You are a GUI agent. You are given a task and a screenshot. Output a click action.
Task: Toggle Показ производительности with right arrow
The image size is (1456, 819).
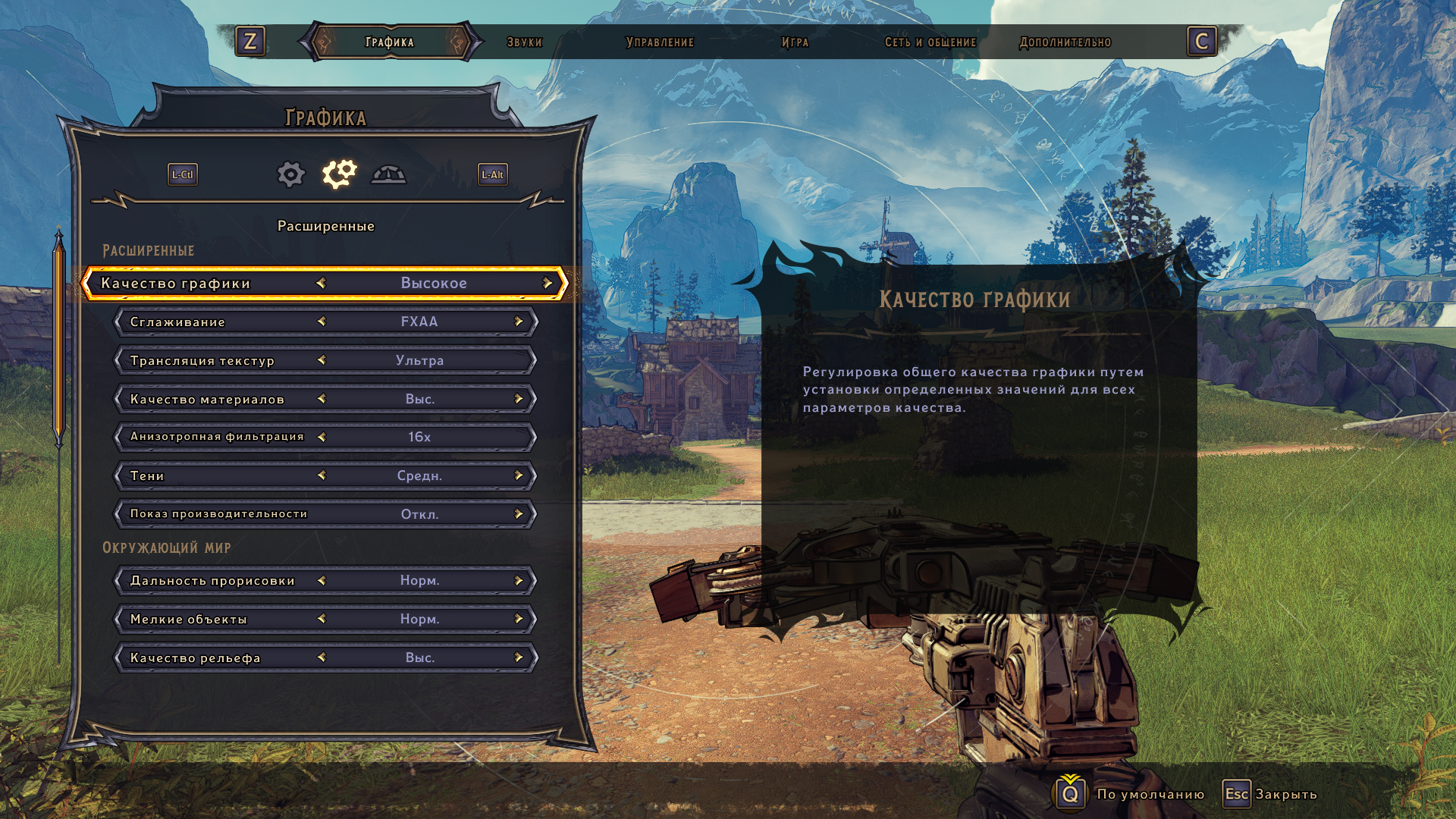(x=519, y=514)
